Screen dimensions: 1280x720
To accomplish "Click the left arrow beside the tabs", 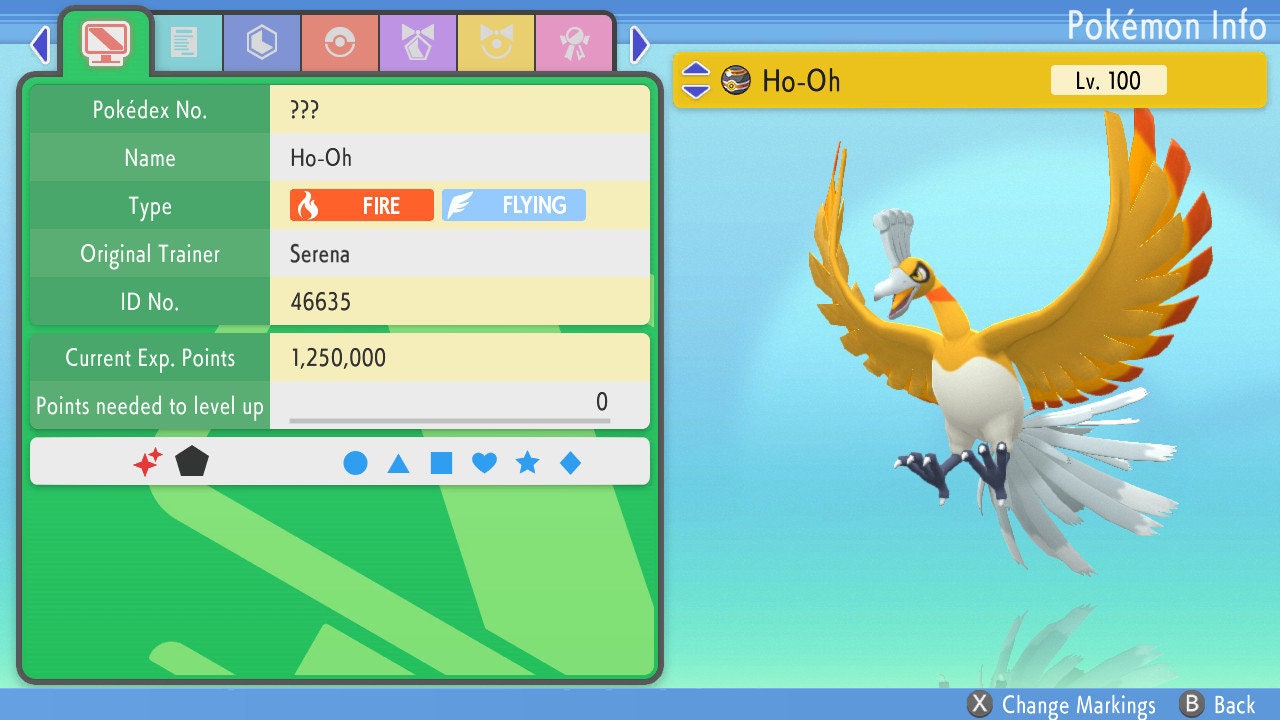I will click(x=40, y=44).
